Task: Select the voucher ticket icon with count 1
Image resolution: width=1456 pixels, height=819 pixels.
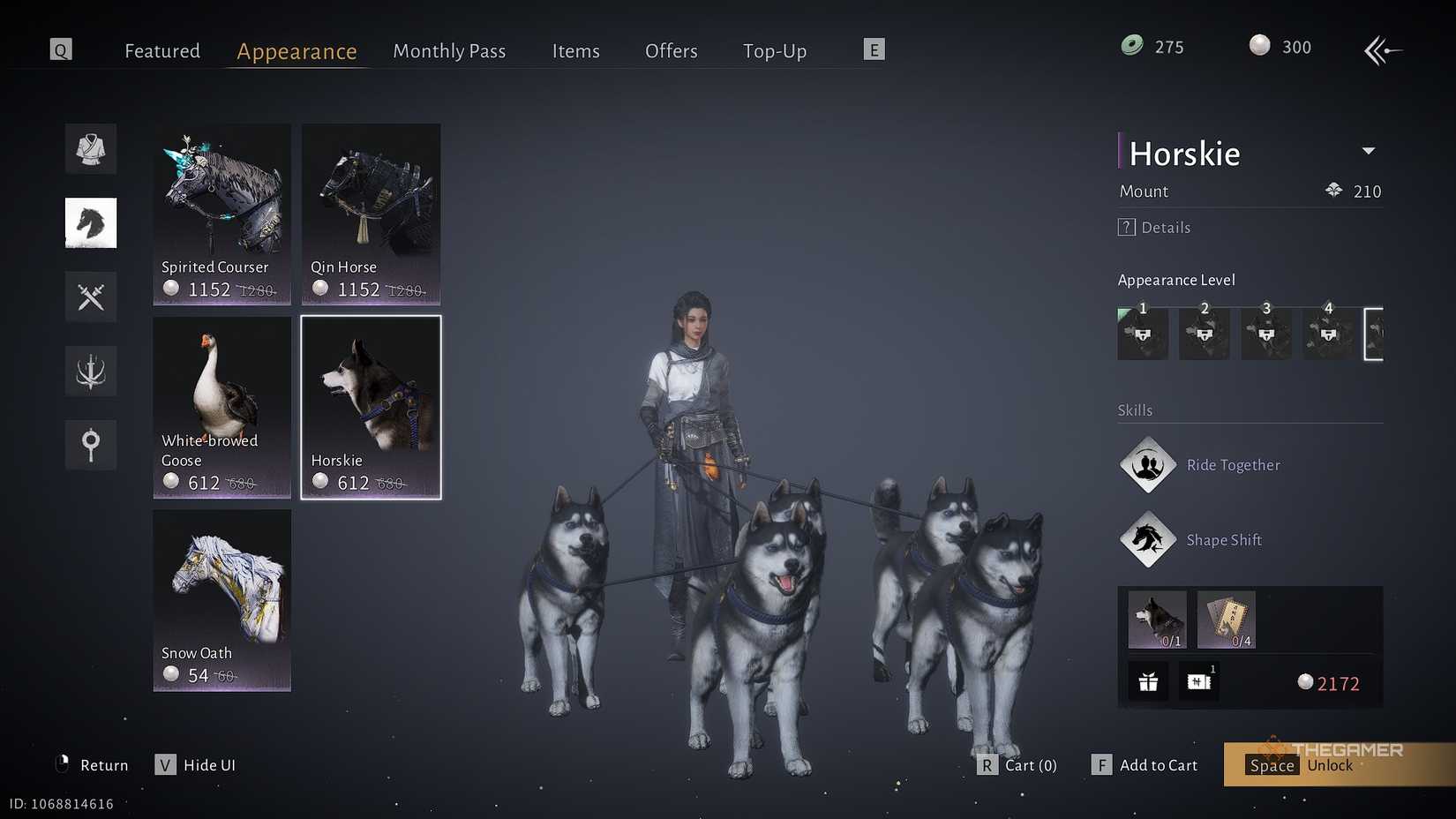Action: tap(1198, 680)
